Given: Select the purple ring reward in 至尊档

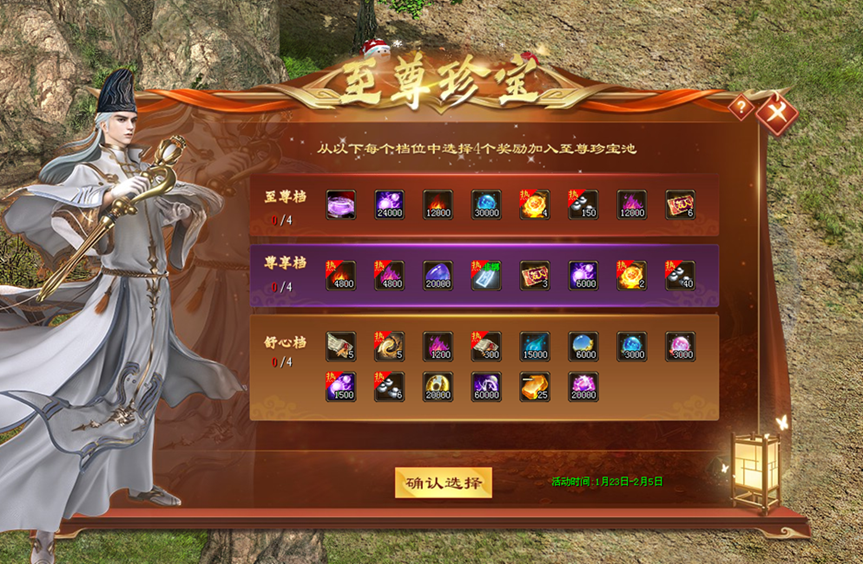Looking at the screenshot, I should click(x=341, y=205).
